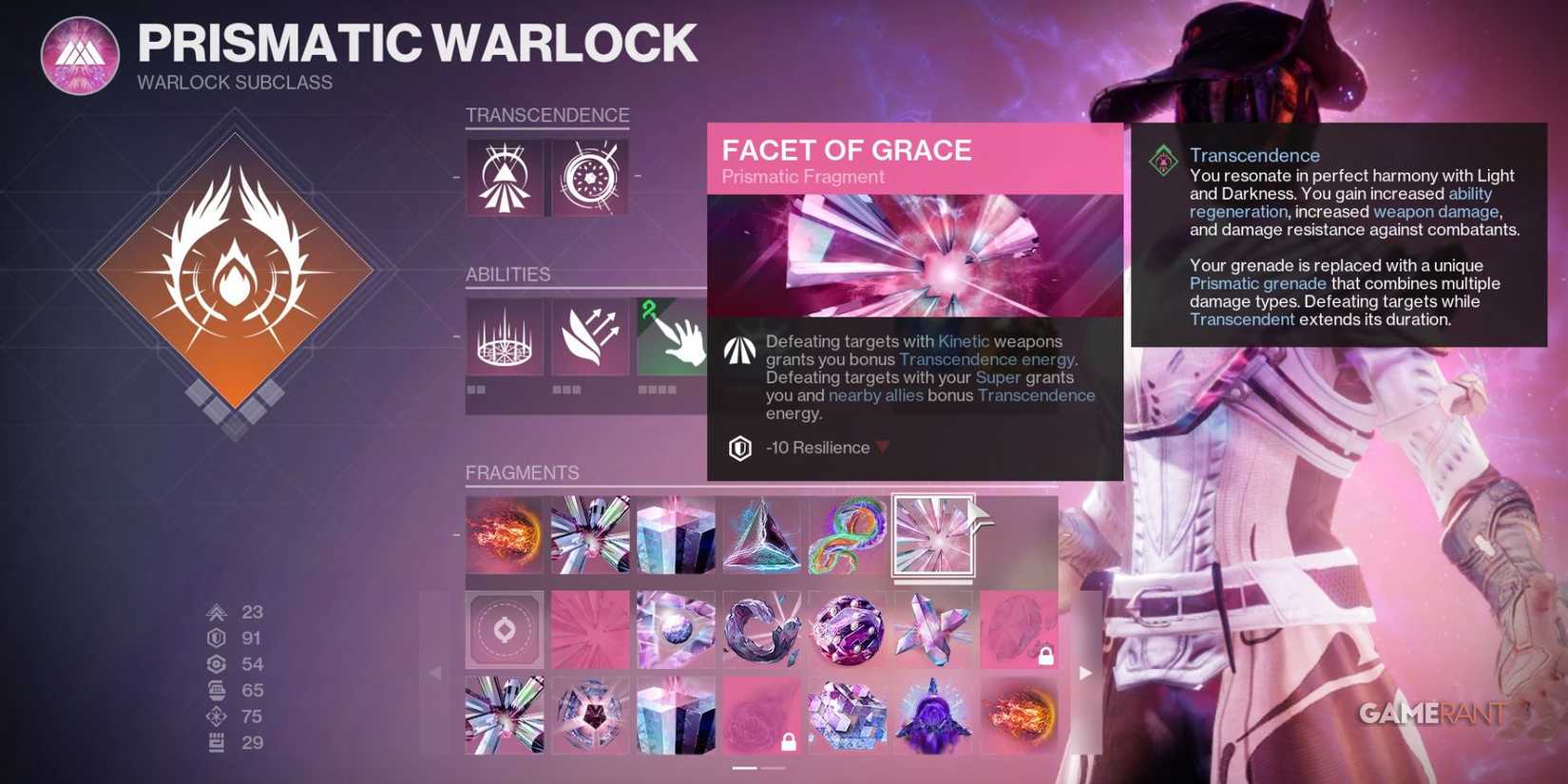
Task: Click the Resilience stat icon beside 91
Action: click(x=219, y=639)
